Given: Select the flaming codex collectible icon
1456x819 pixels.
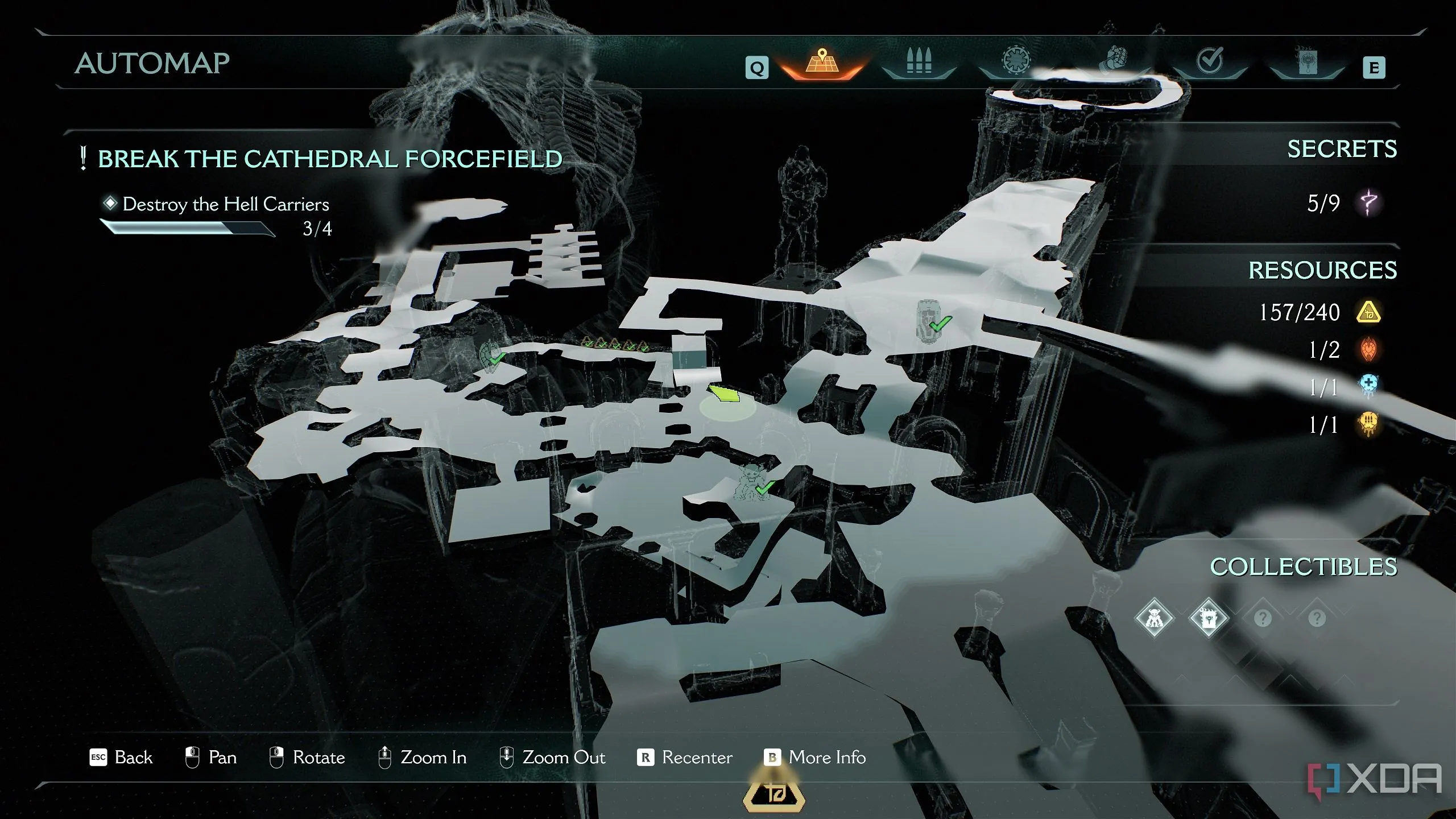Looking at the screenshot, I should (x=1208, y=618).
